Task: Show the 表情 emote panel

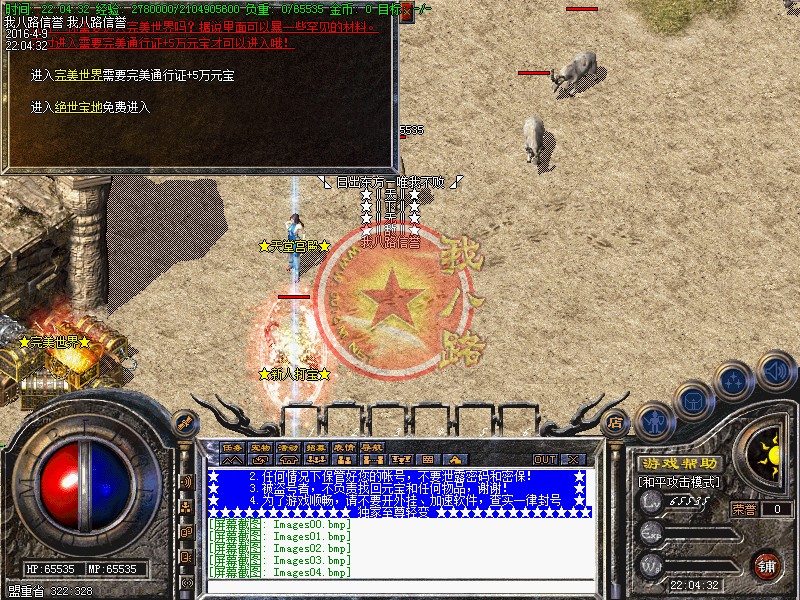Action: click(344, 447)
